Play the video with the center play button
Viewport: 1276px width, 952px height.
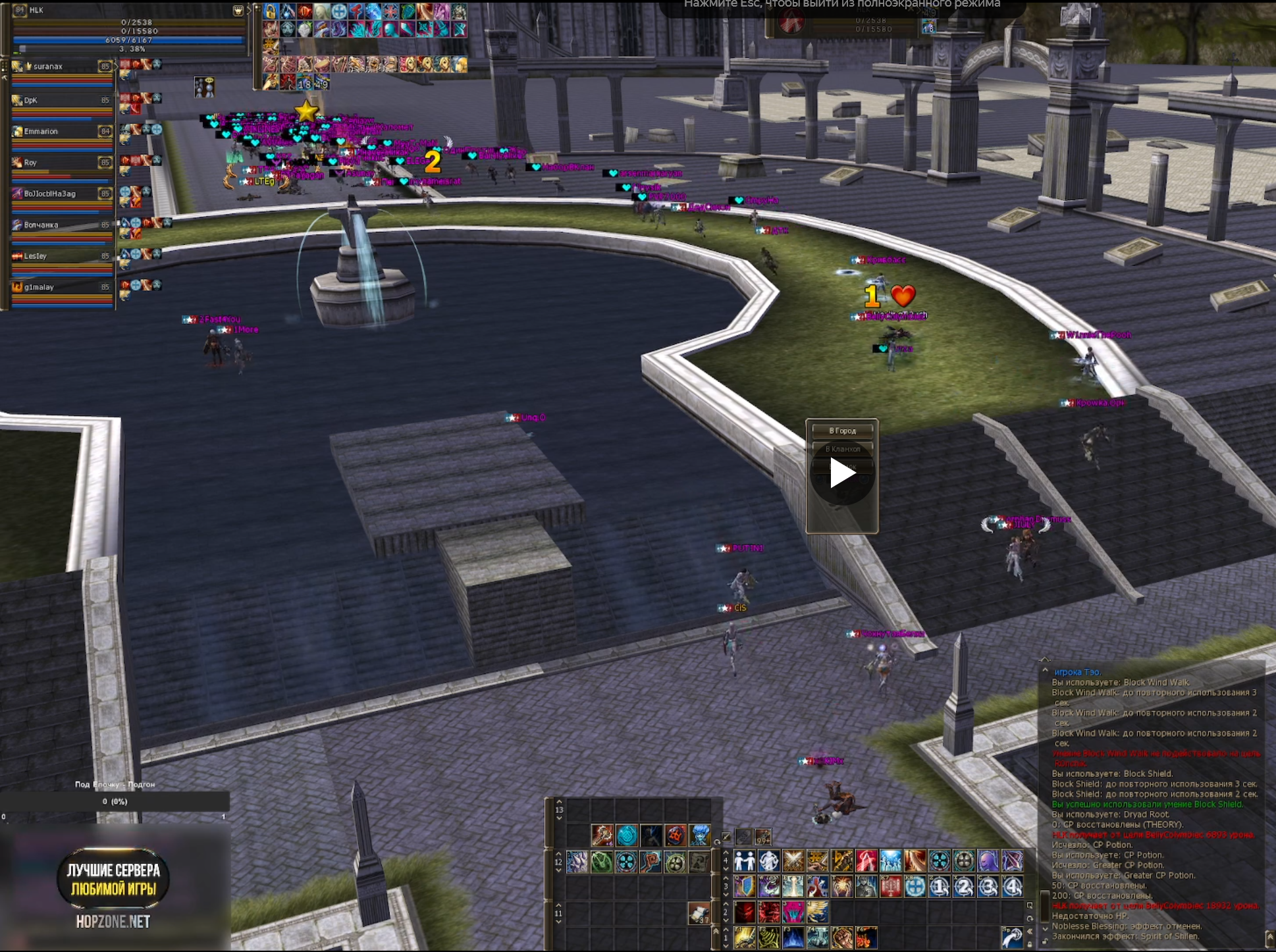coord(842,473)
